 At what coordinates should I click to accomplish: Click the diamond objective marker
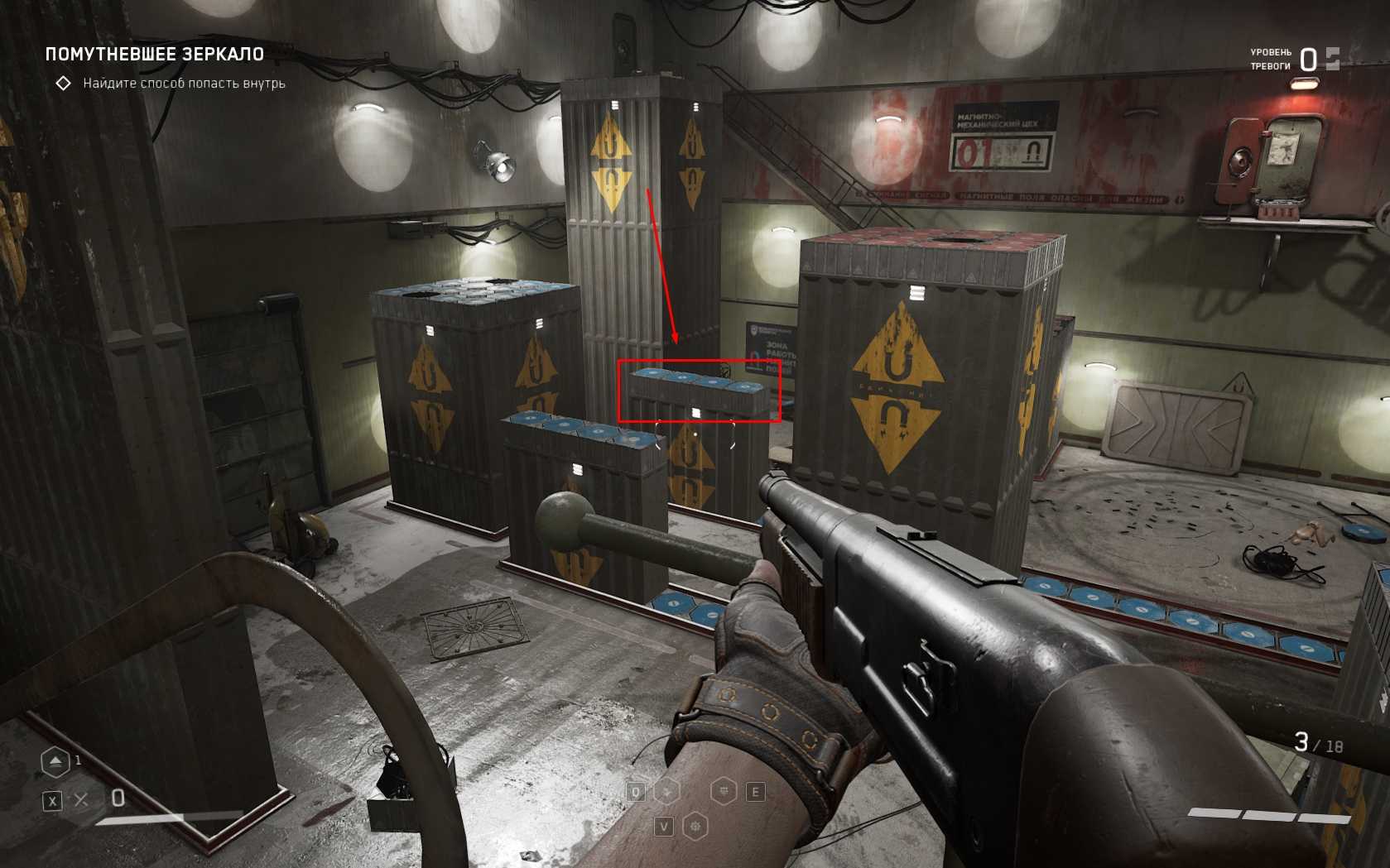pyautogui.click(x=63, y=84)
